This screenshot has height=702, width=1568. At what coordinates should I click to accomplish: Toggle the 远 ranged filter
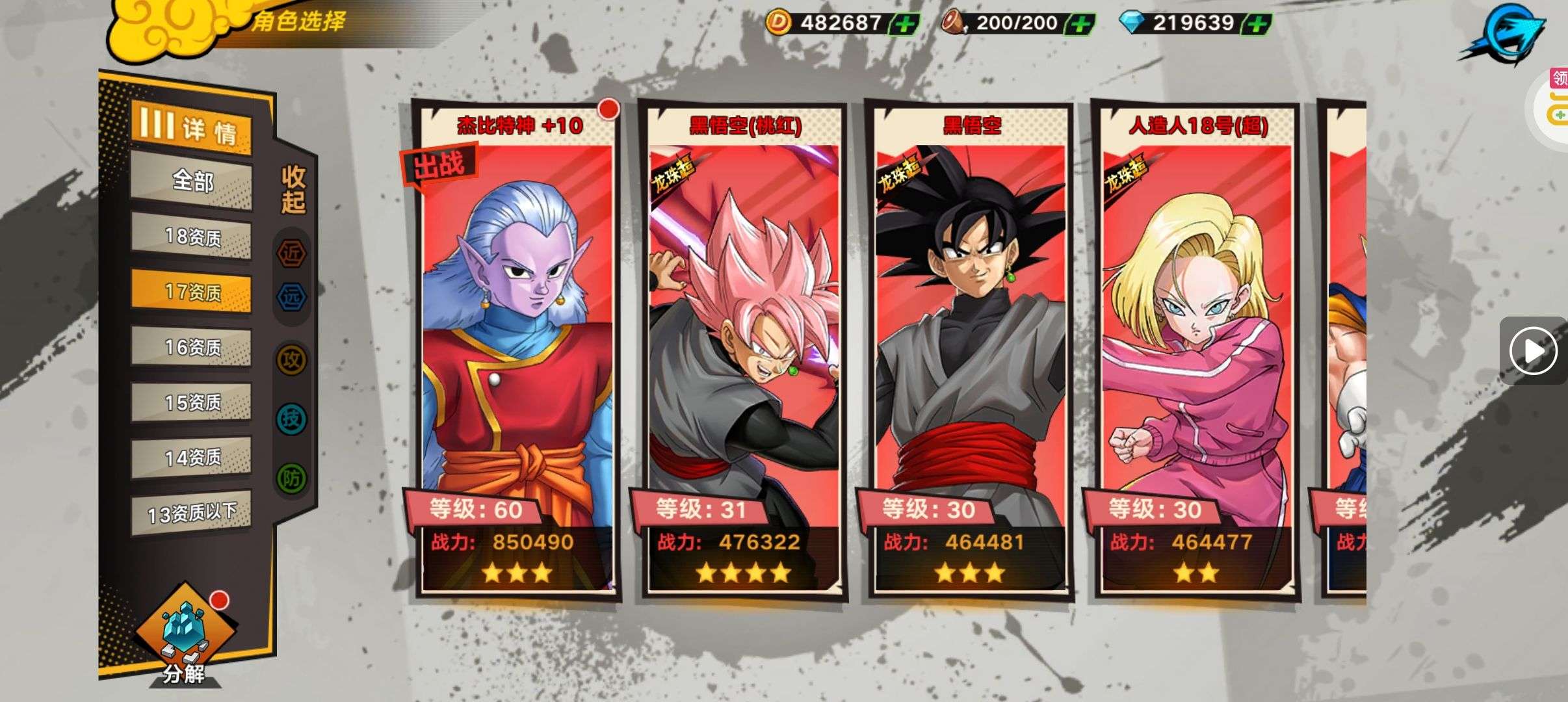292,297
